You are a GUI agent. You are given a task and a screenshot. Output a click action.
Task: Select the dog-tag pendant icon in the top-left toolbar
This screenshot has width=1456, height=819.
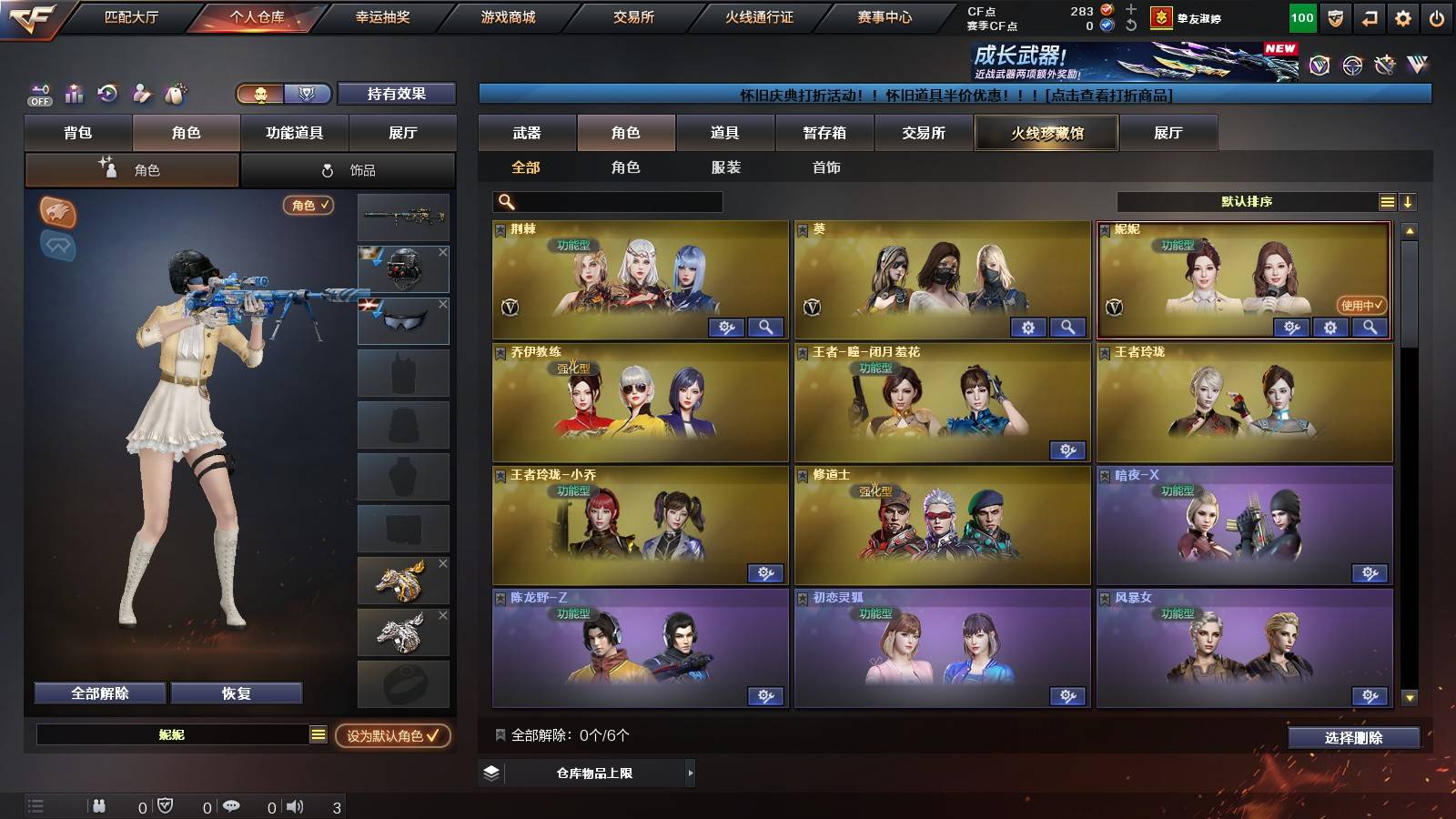[x=175, y=94]
